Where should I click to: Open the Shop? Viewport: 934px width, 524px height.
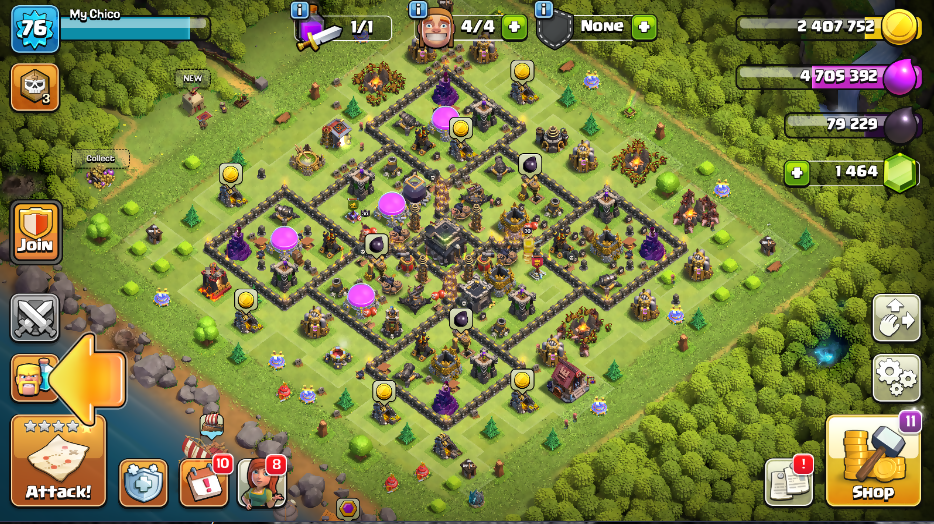click(872, 461)
